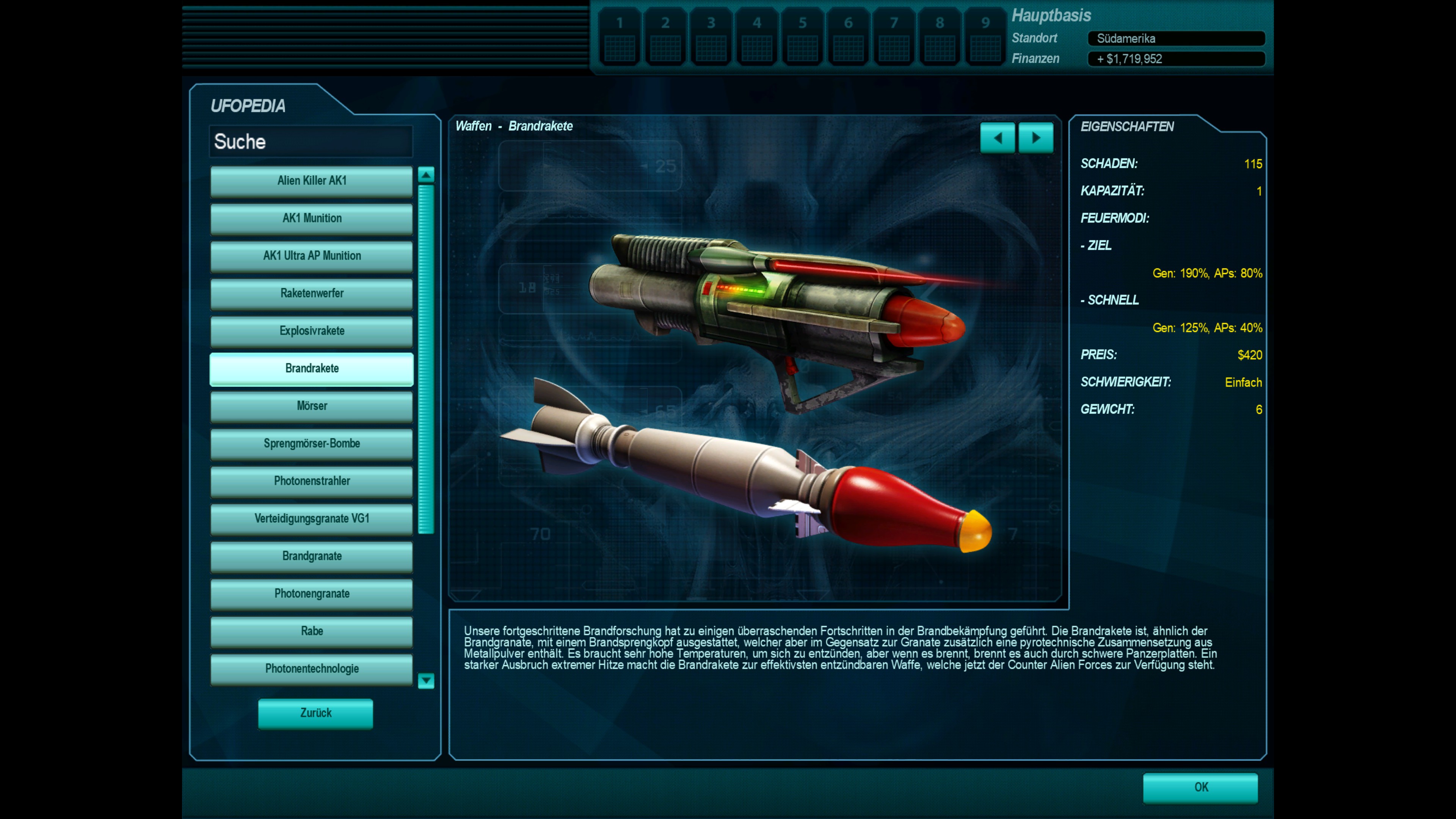
Task: Open the Explosivrakete entry
Action: tap(311, 331)
